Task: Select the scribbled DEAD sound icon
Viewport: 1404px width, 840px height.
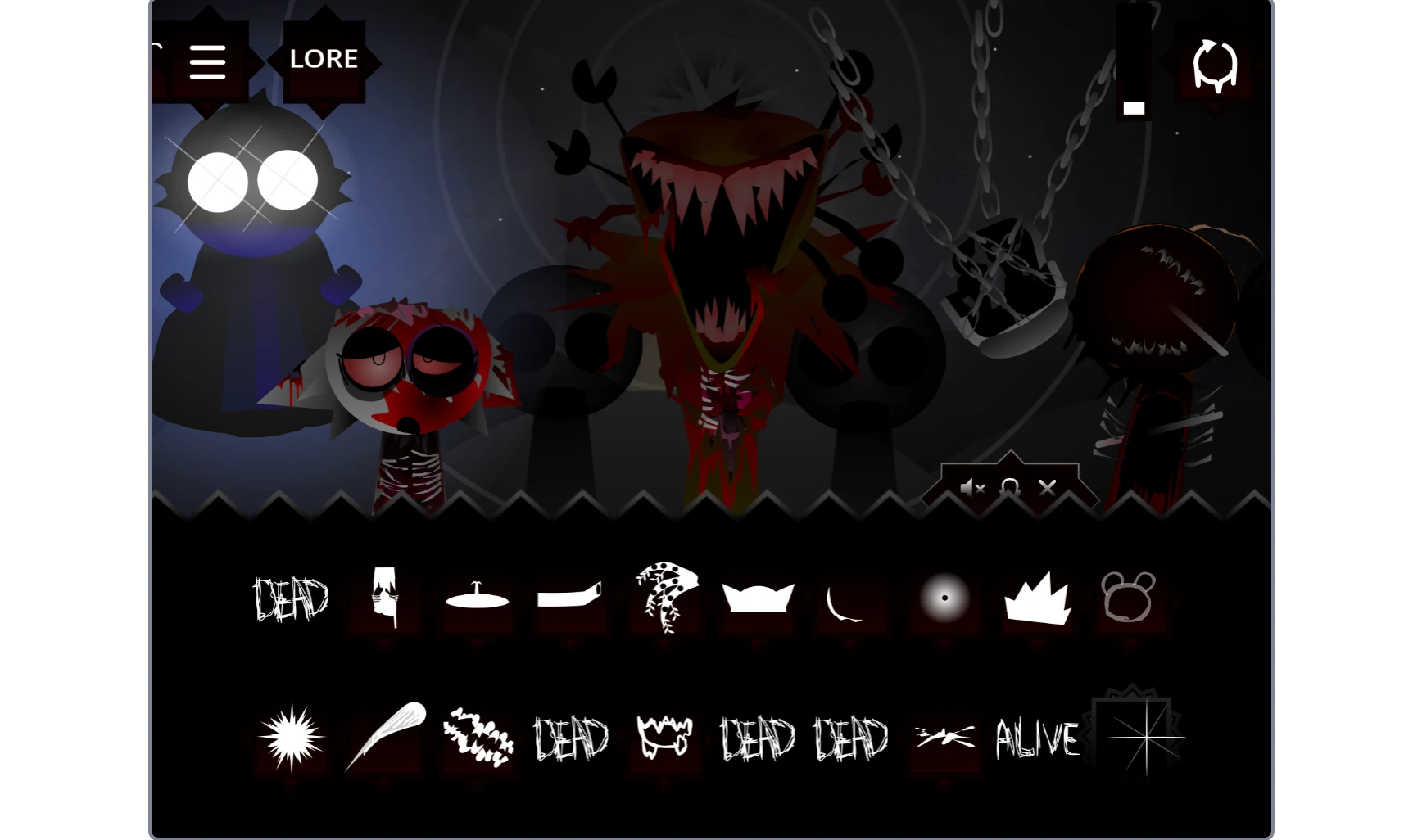Action: coord(292,600)
